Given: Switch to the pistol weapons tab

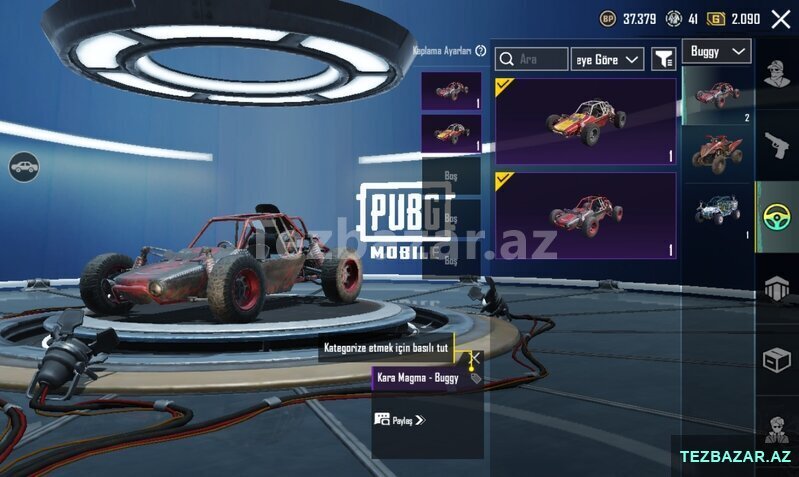Looking at the screenshot, I should (x=777, y=145).
